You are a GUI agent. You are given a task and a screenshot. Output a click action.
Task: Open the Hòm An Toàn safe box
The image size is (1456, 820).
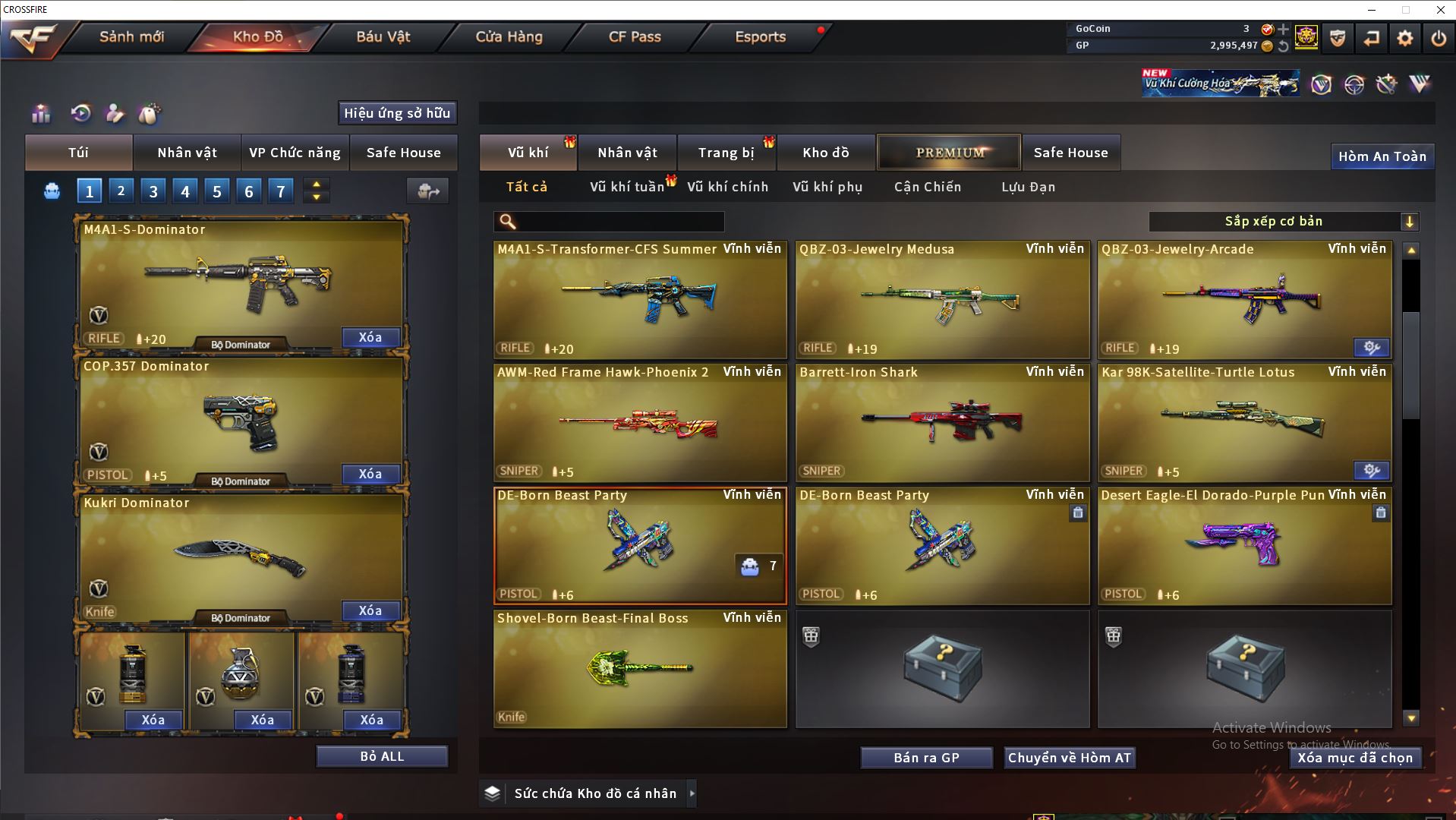click(x=1382, y=156)
